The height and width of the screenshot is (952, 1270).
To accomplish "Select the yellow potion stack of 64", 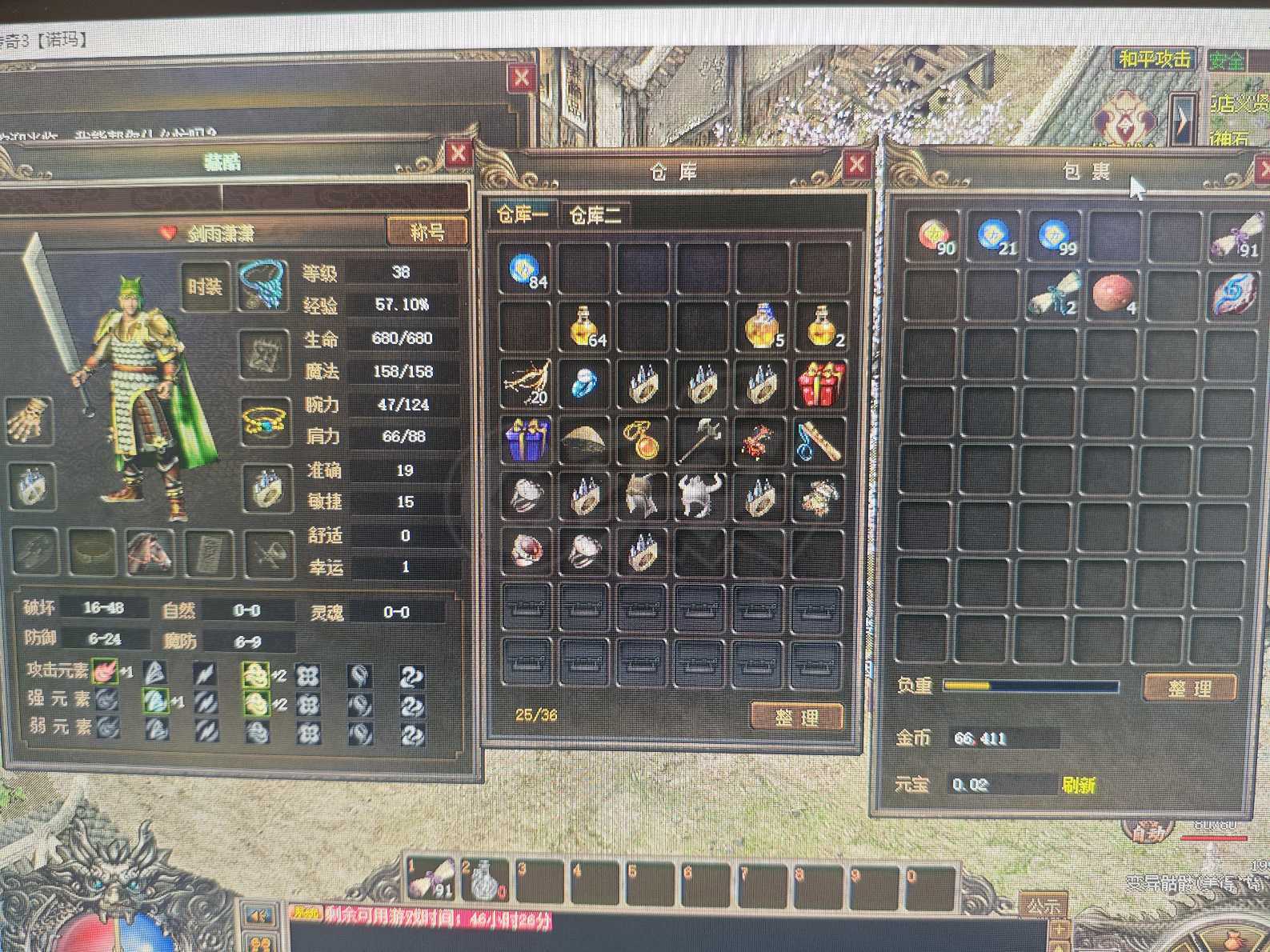I will pos(585,326).
